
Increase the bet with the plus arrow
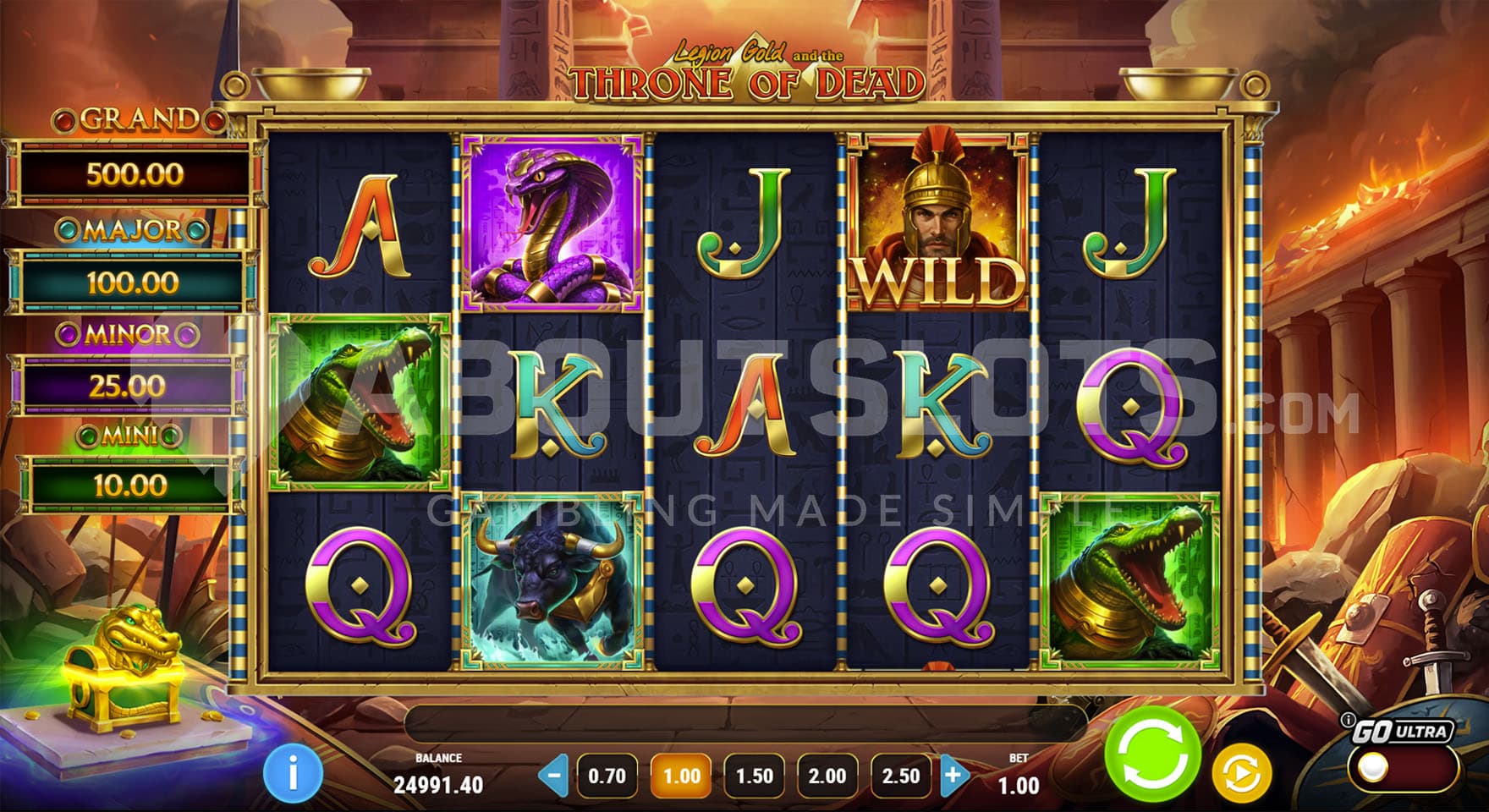pyautogui.click(x=953, y=775)
